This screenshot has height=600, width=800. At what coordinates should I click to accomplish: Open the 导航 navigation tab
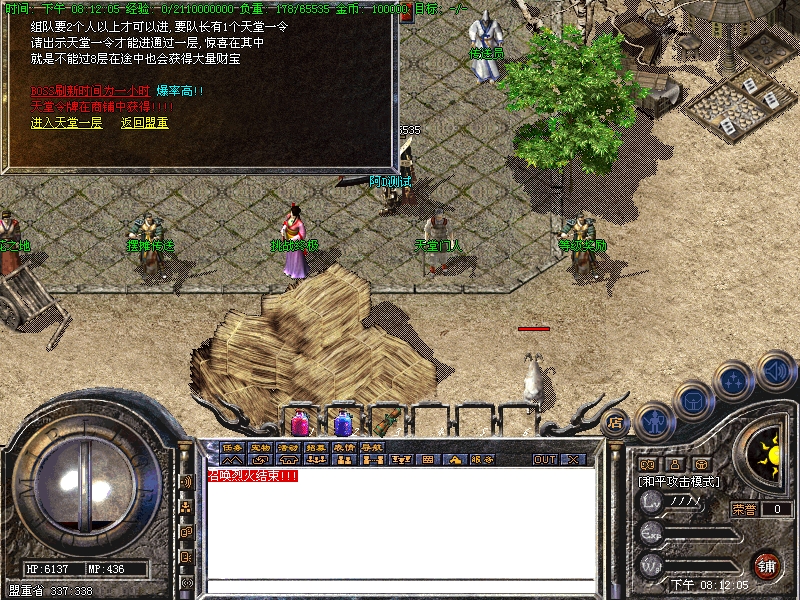click(372, 447)
